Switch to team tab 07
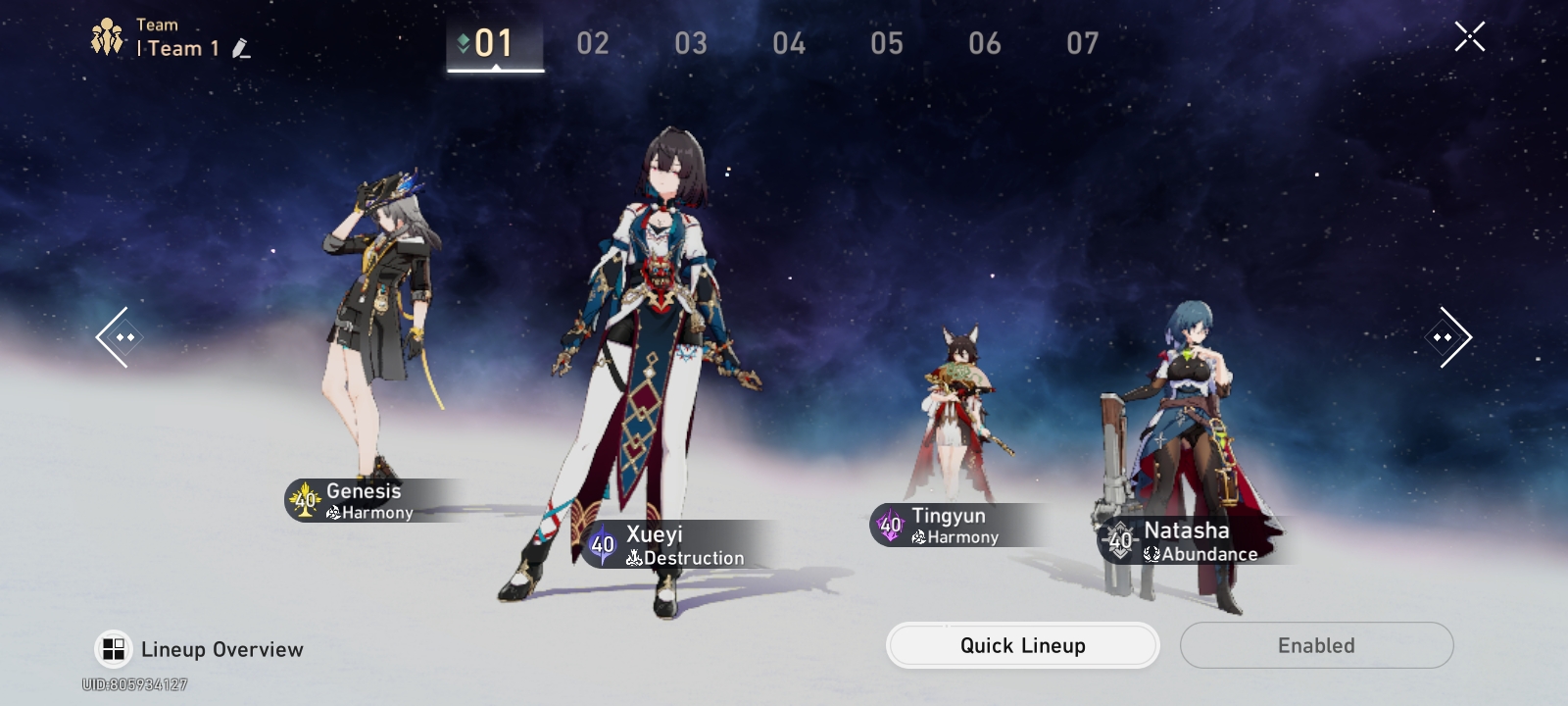 coord(1083,43)
